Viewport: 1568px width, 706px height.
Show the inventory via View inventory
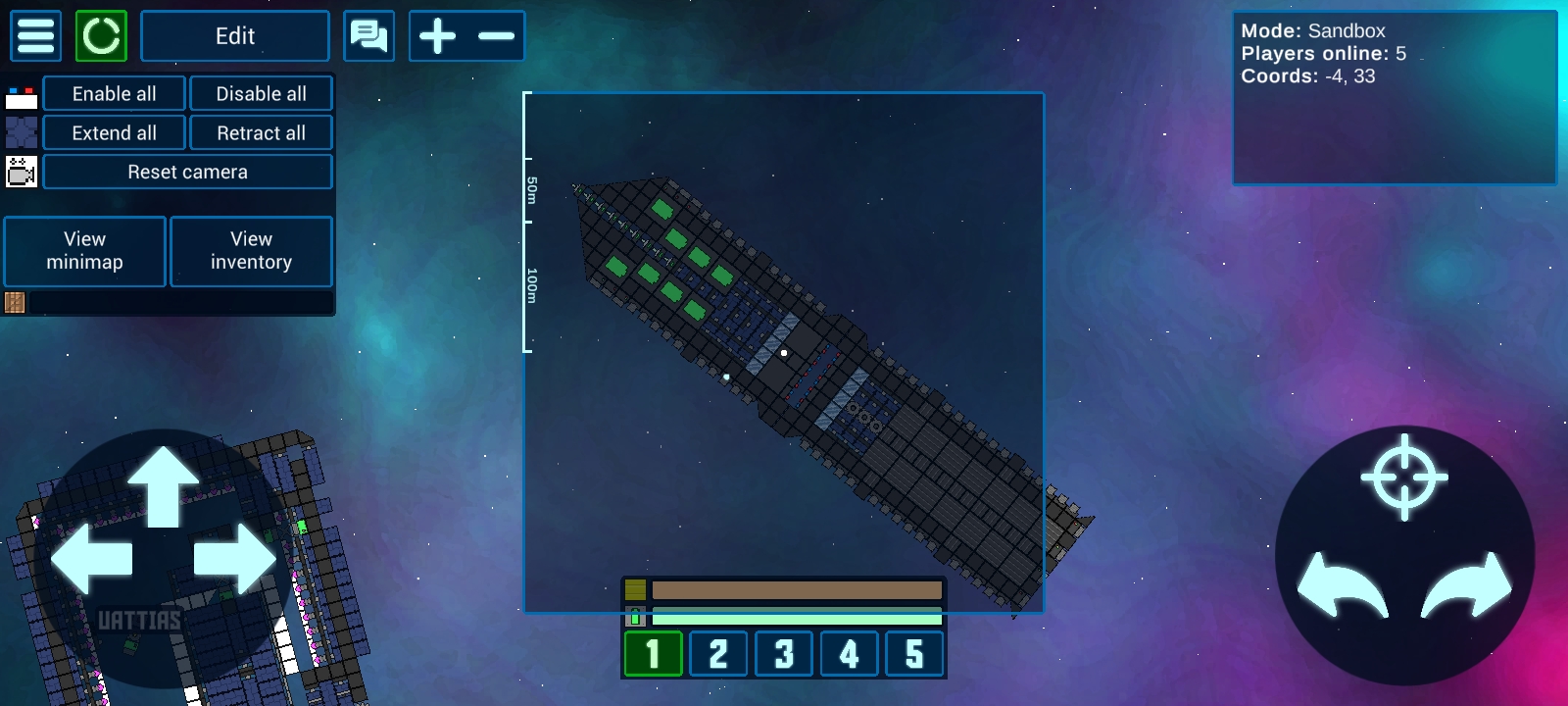click(252, 251)
